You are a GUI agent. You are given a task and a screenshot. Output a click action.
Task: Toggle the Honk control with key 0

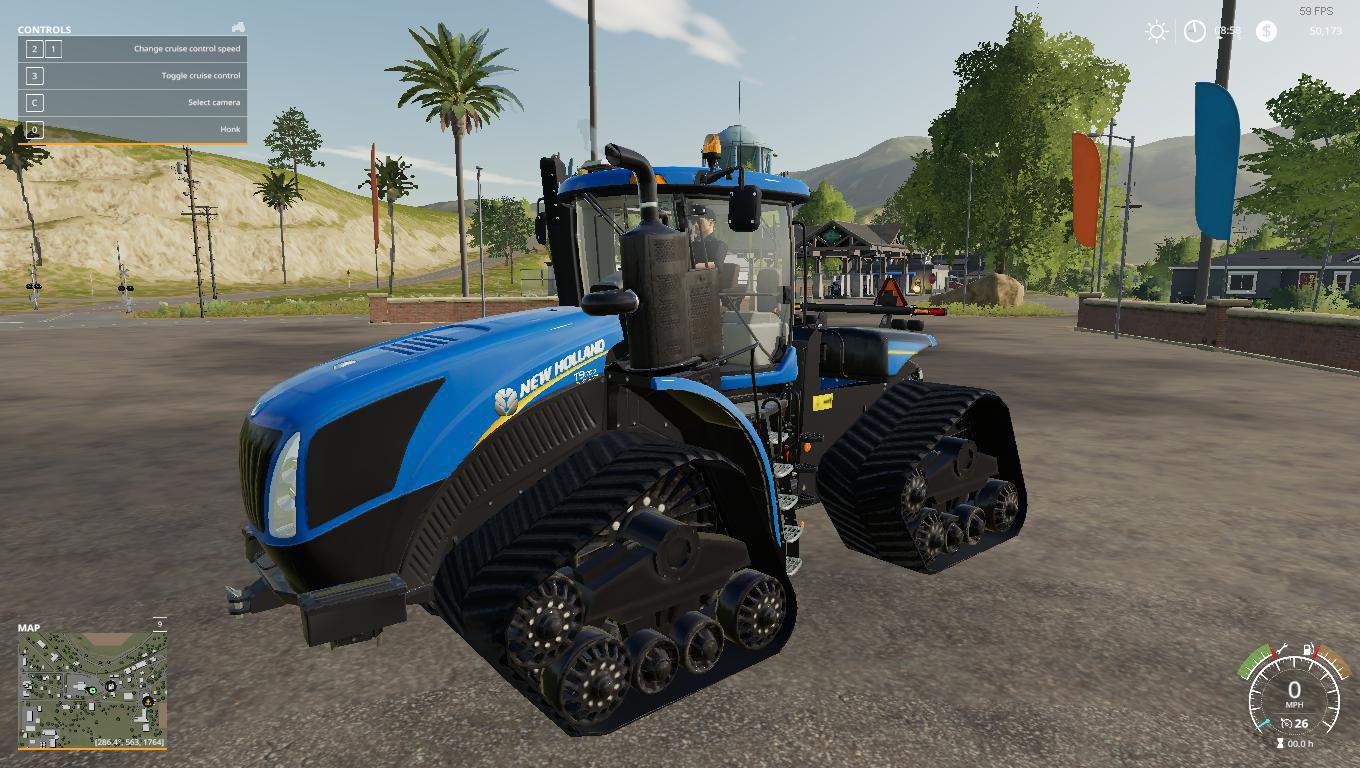33,128
